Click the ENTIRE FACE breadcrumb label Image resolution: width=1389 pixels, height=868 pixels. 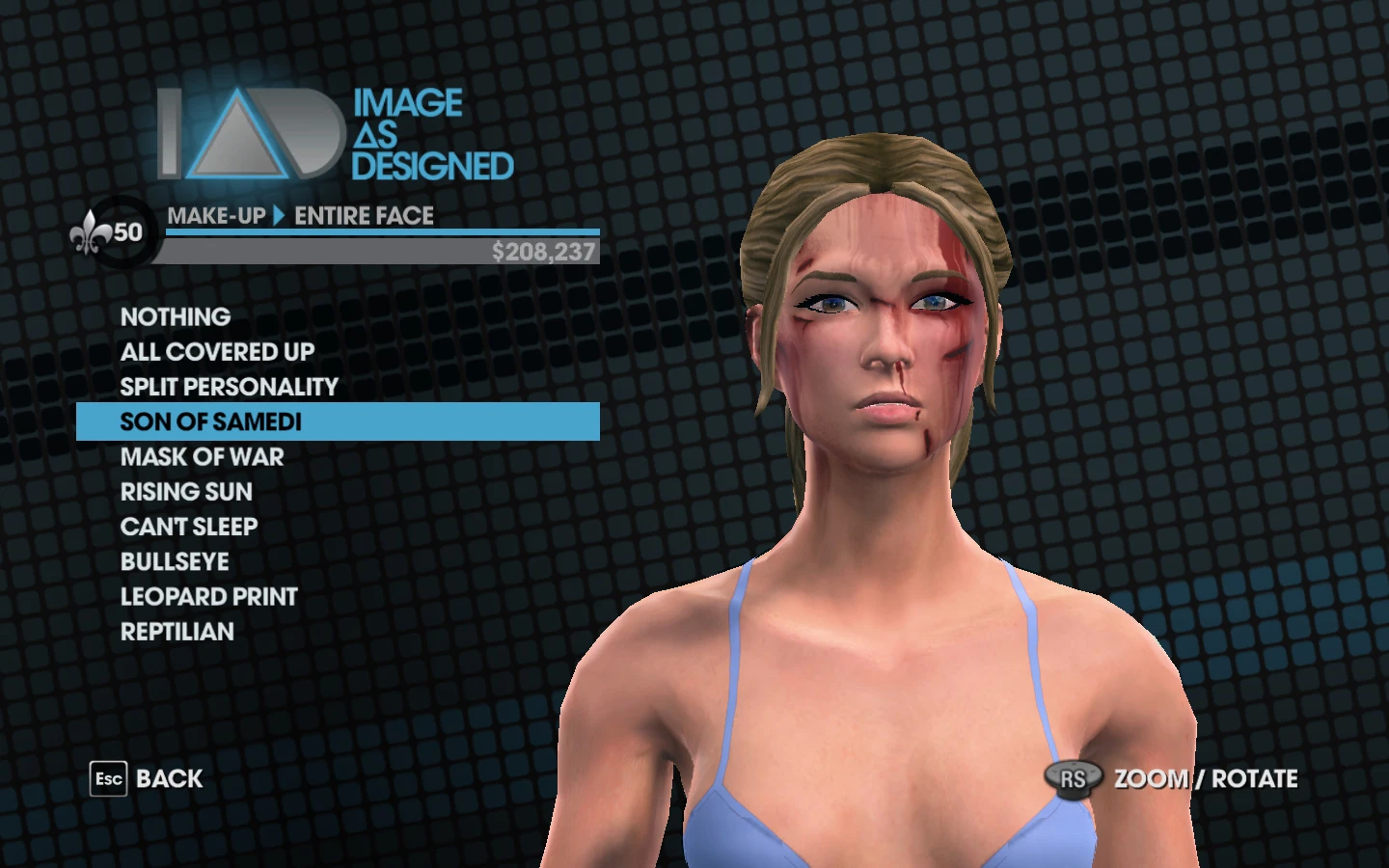pos(364,216)
